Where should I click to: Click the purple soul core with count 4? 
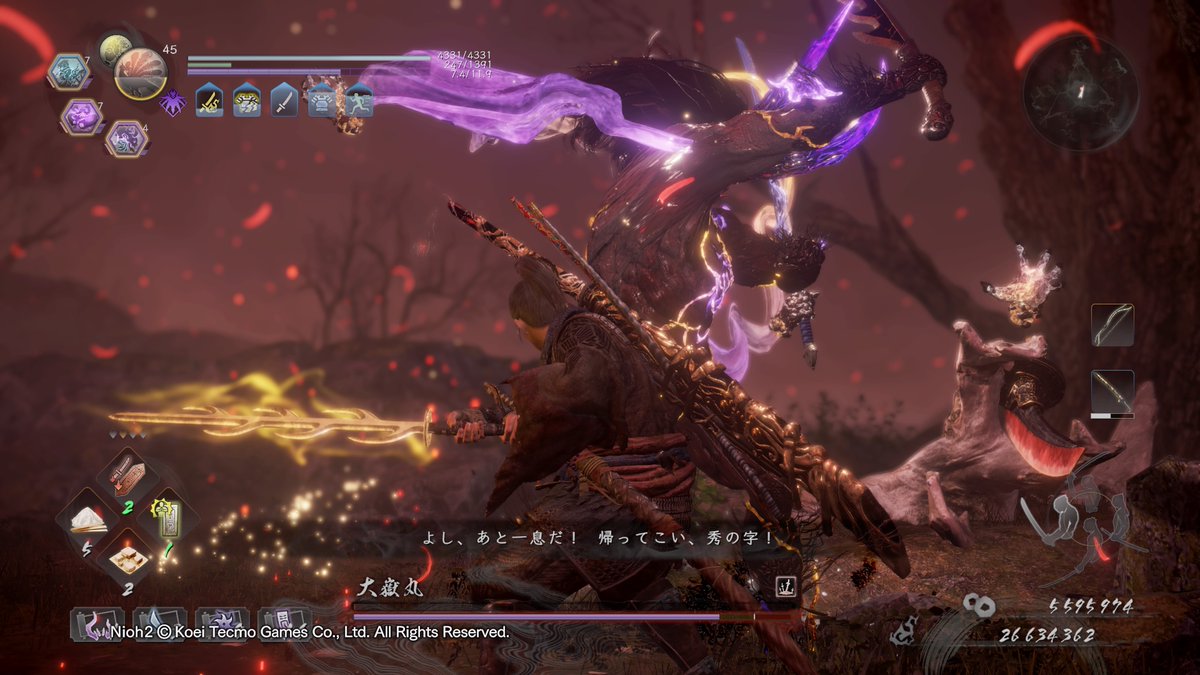(126, 138)
